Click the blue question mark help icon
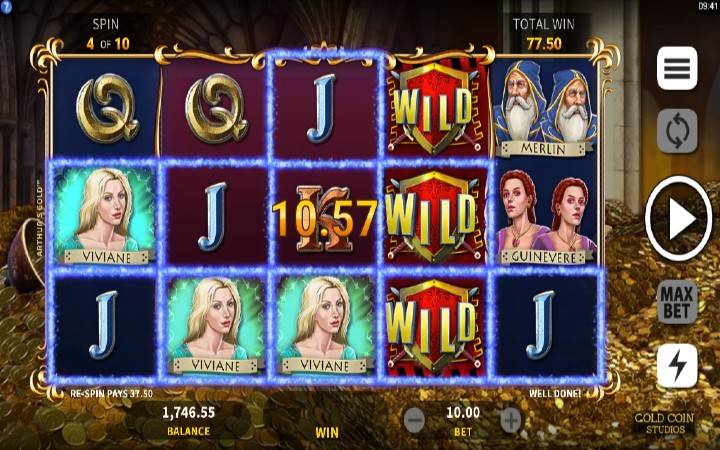The width and height of the screenshot is (720, 450). 6,6
